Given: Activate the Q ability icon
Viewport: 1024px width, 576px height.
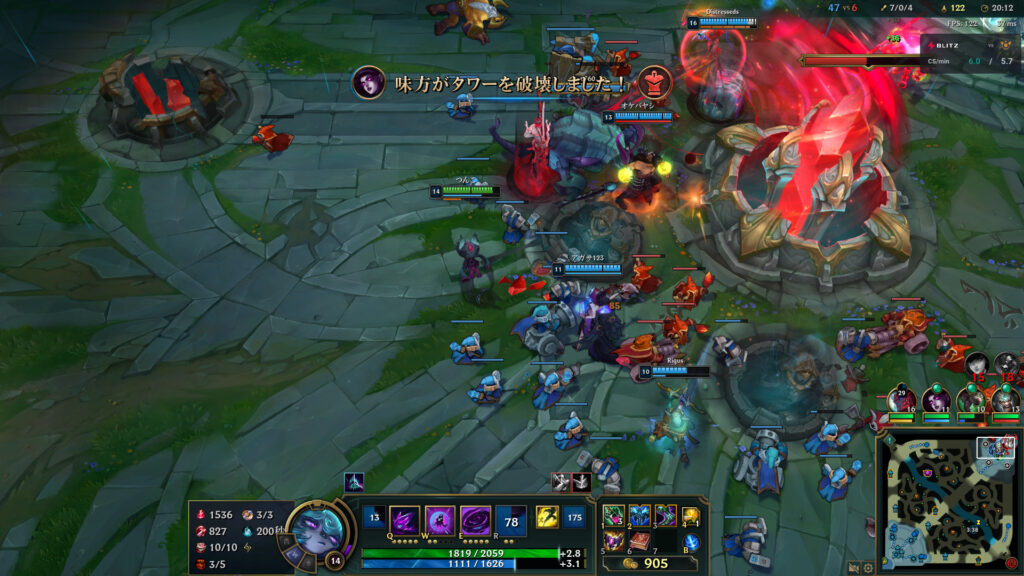Looking at the screenshot, I should [x=403, y=520].
